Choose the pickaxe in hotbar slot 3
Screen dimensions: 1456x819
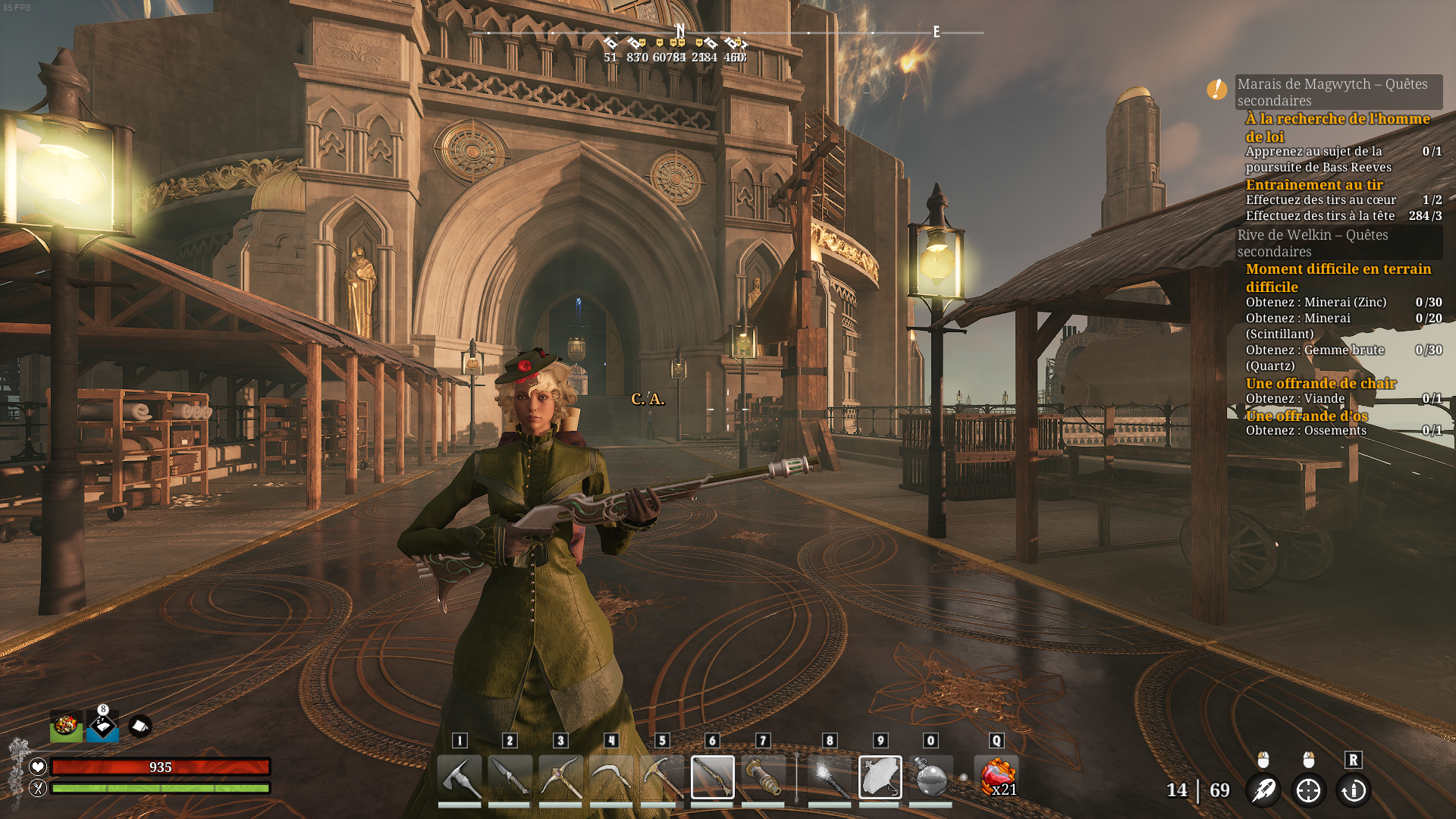tap(560, 777)
